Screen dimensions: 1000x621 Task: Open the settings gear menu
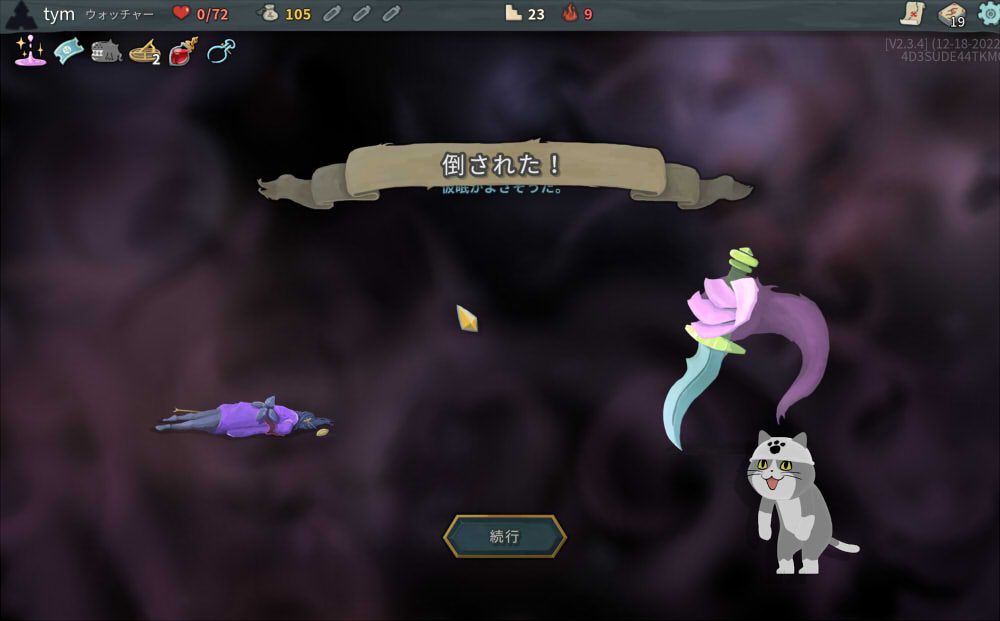[x=988, y=13]
